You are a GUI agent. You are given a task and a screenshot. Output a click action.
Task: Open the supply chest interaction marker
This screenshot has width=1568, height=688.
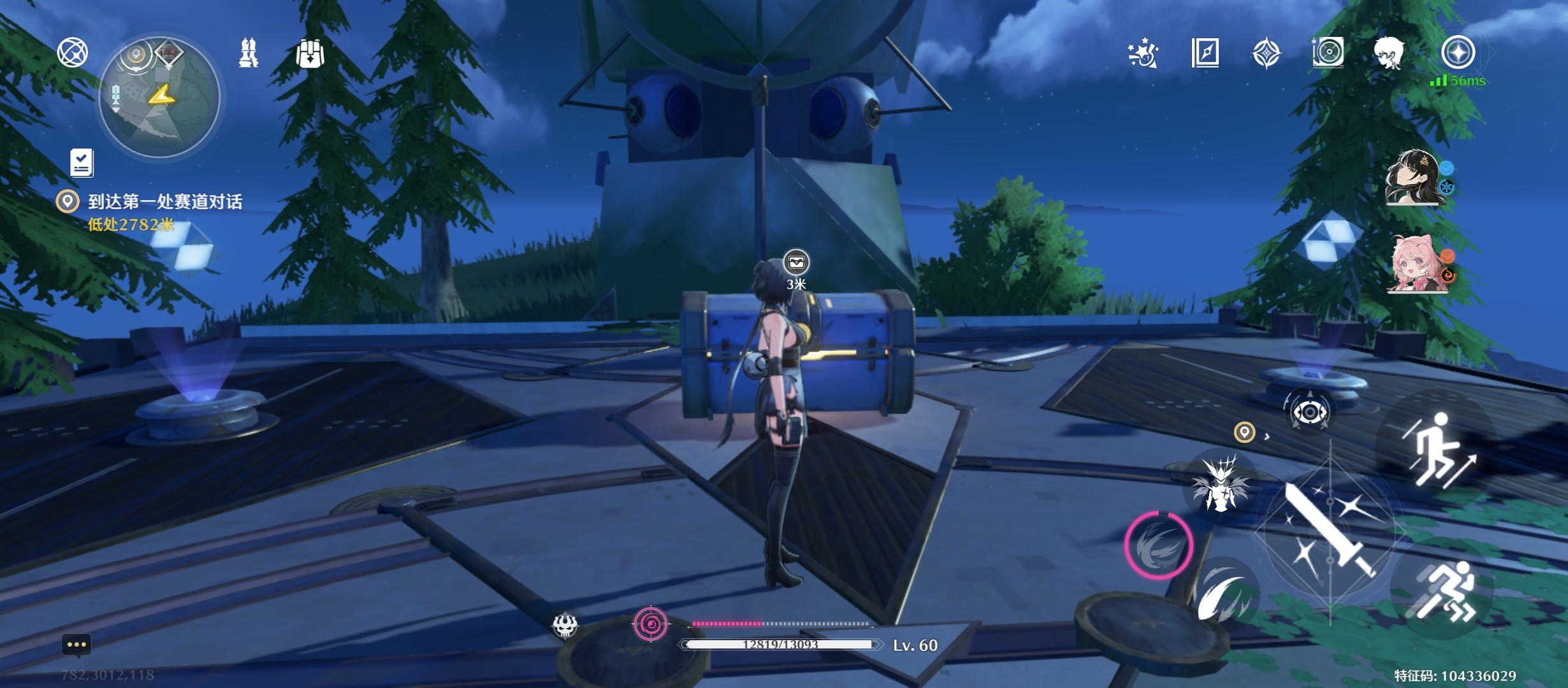pos(796,262)
